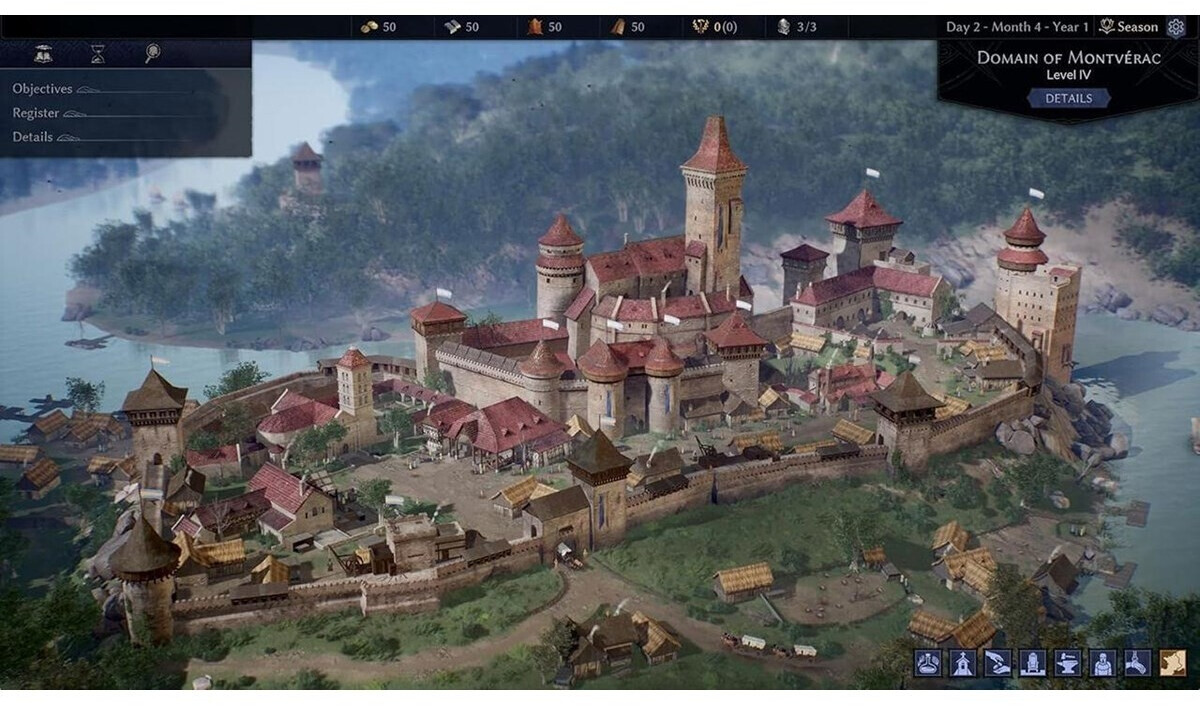Open the throne icon menu

pyautogui.click(x=1033, y=663)
